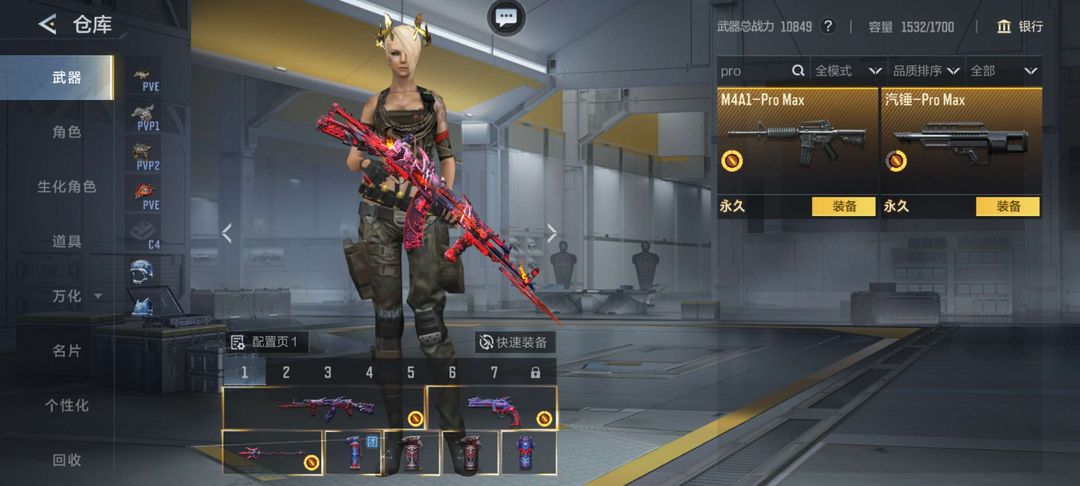Open the 角色 character category
1080x486 pixels.
[66, 132]
